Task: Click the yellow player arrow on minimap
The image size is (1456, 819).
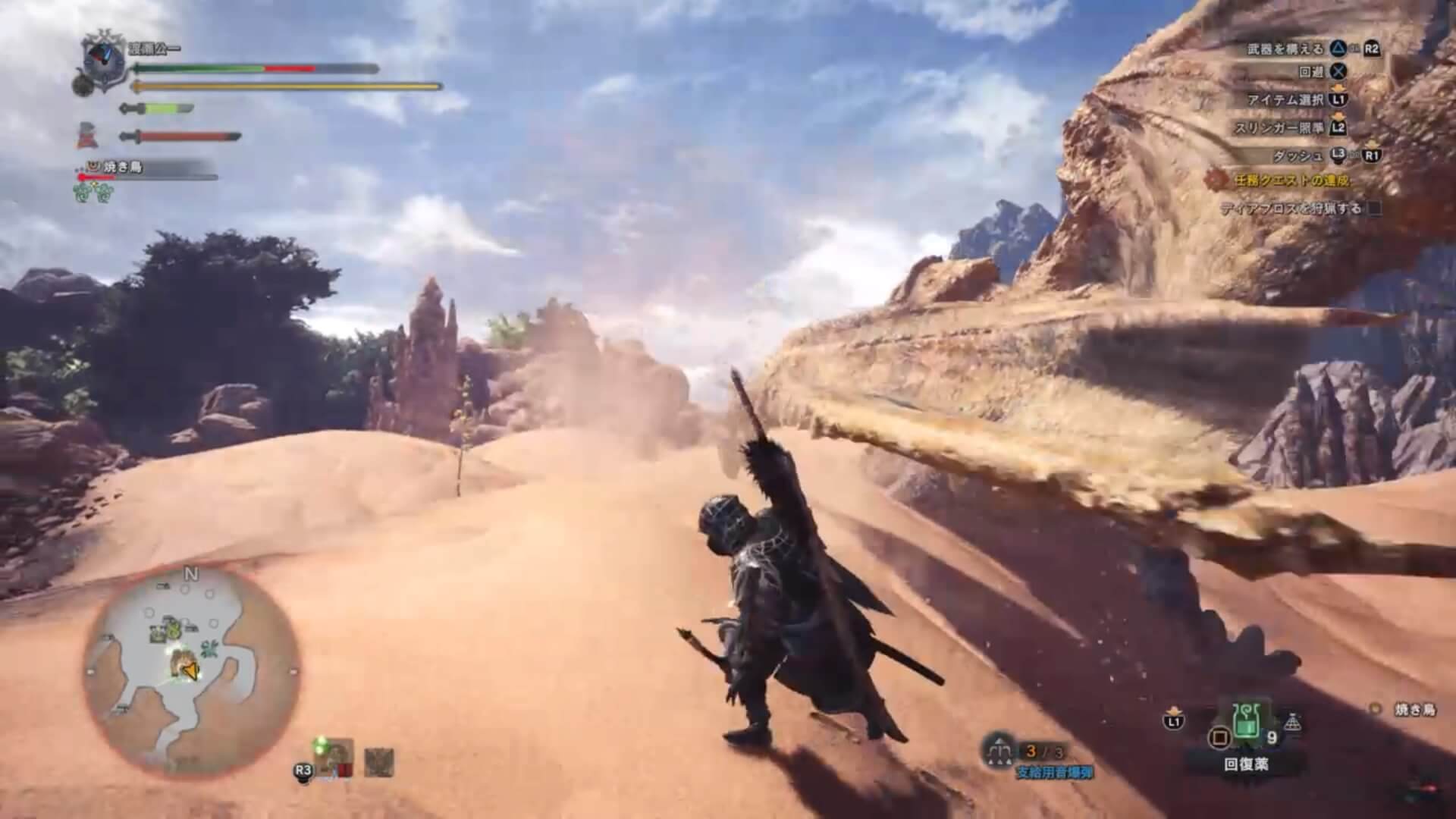Action: pyautogui.click(x=188, y=671)
